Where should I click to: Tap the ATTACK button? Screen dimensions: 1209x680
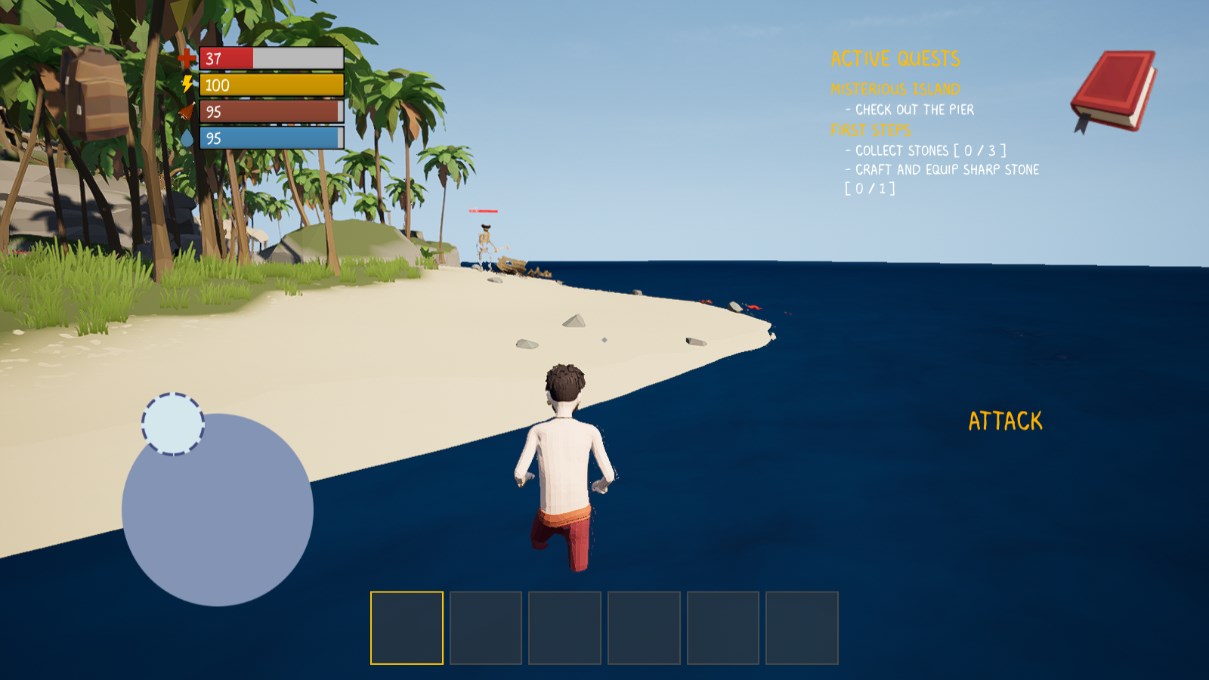pos(1005,421)
